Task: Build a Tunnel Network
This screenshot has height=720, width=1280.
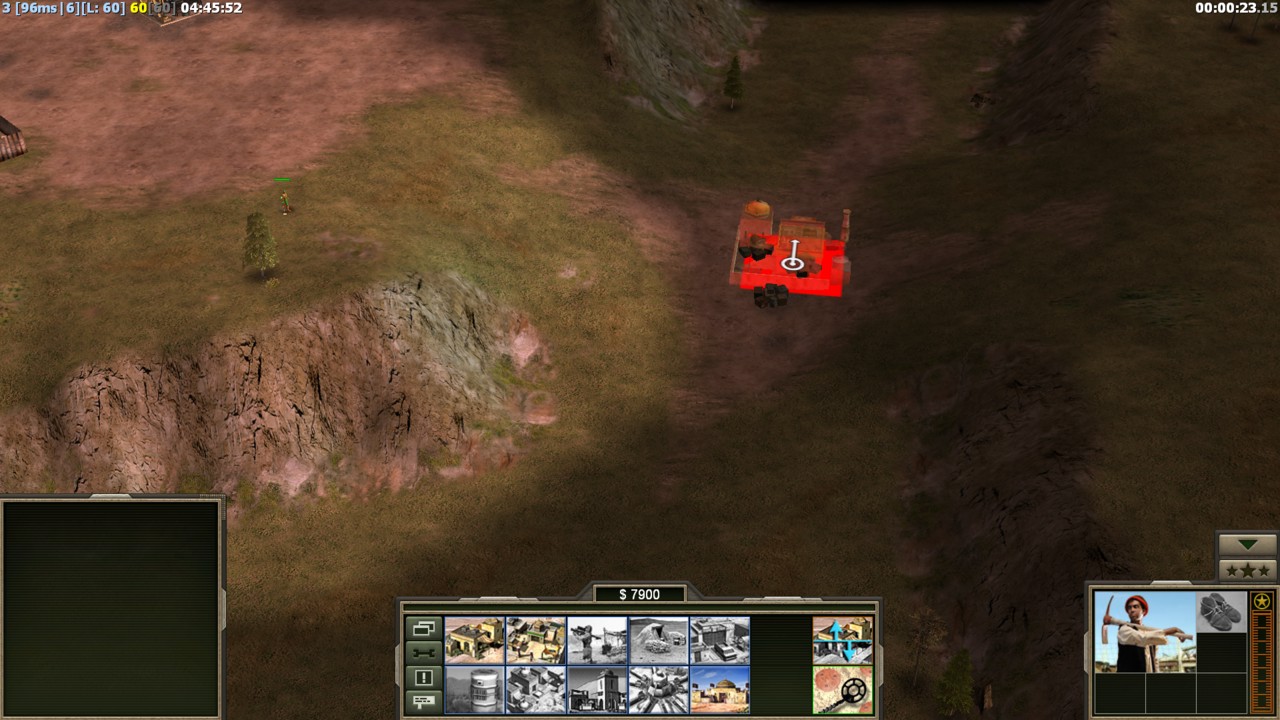Action: [659, 640]
